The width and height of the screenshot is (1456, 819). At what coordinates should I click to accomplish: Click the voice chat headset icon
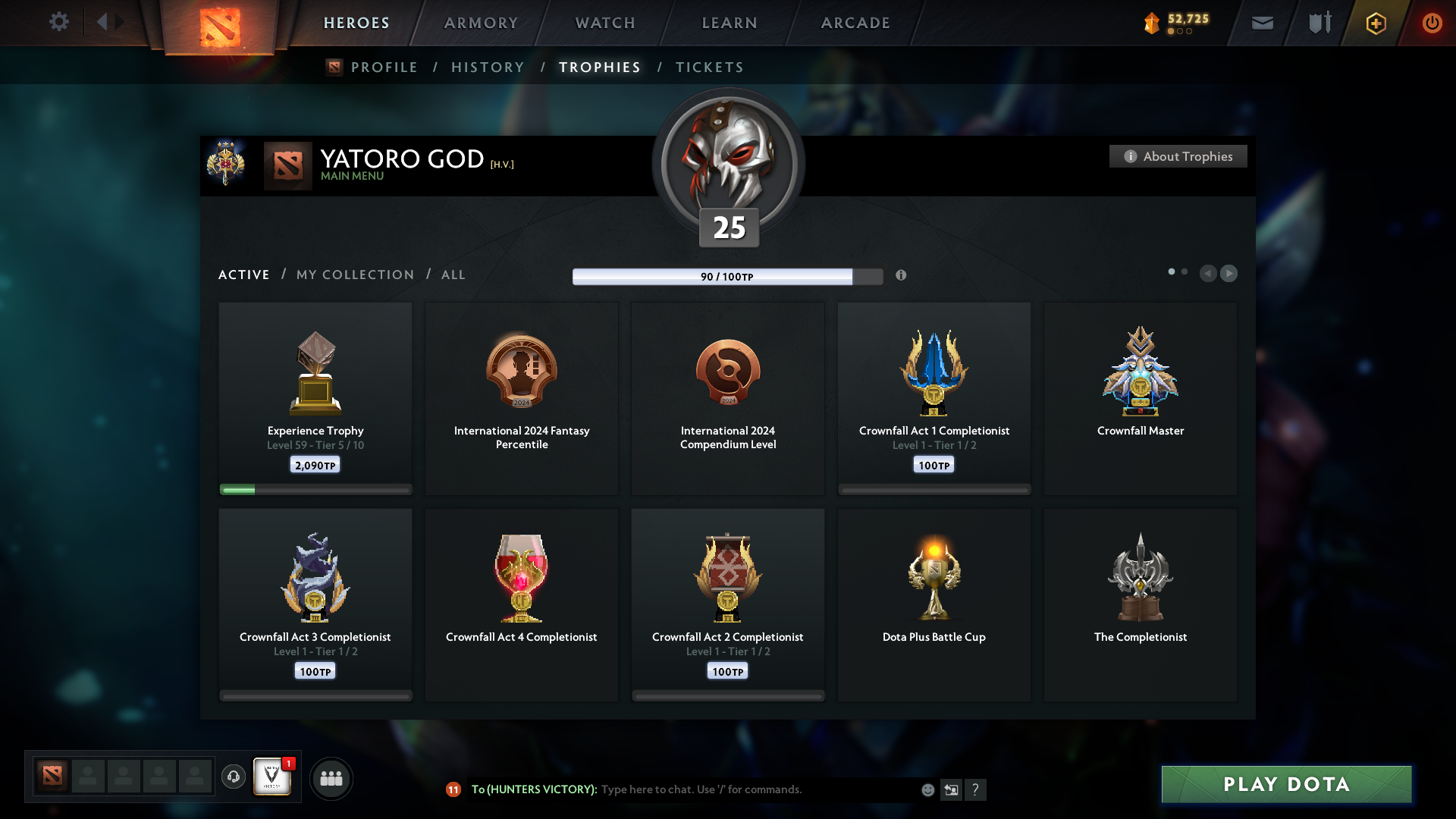(234, 777)
